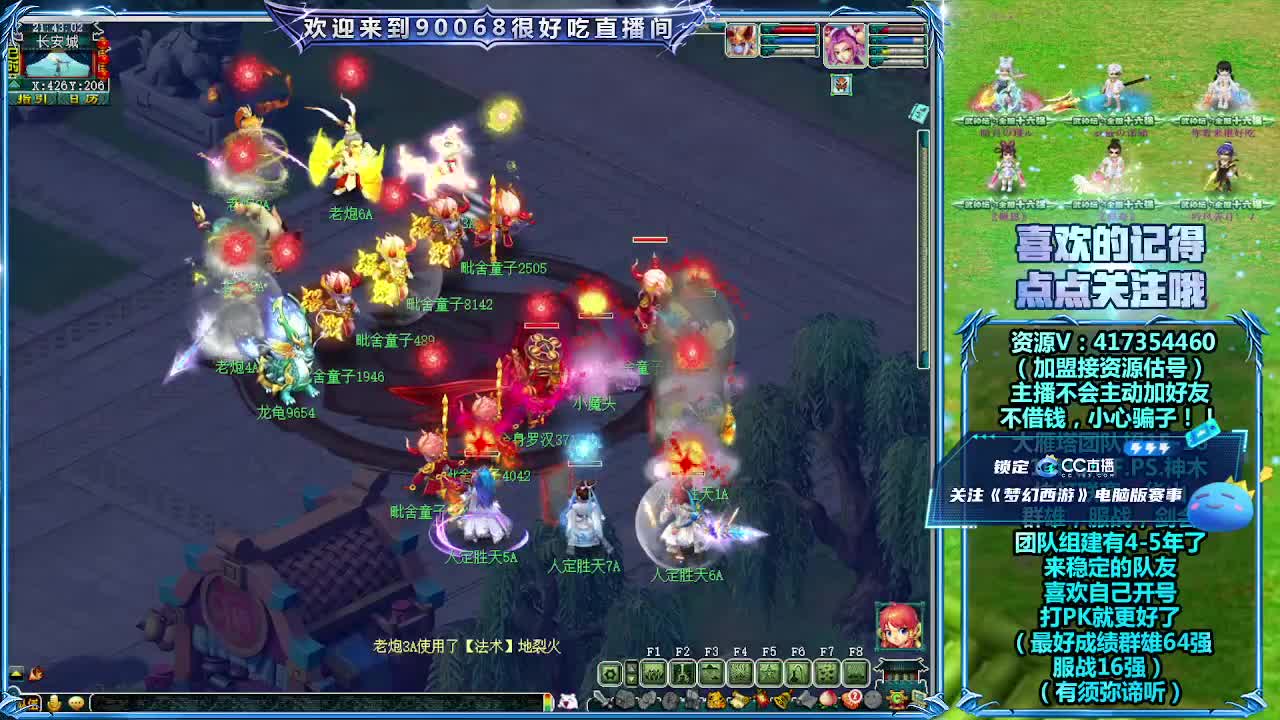The height and width of the screenshot is (720, 1280).
Task: Select the F8 skill hotkey slot
Action: (857, 674)
